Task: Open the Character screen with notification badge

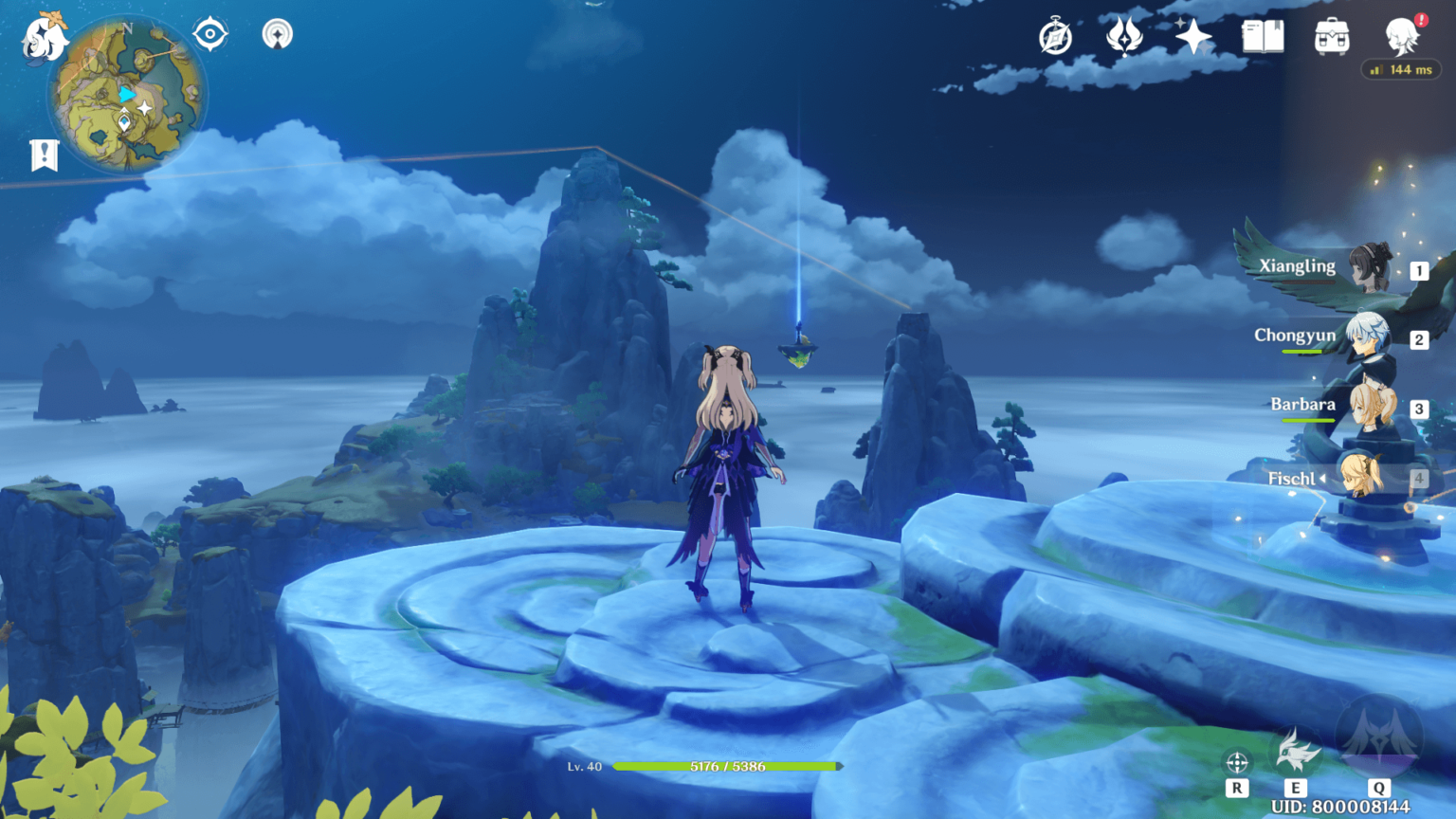Action: tap(1401, 36)
